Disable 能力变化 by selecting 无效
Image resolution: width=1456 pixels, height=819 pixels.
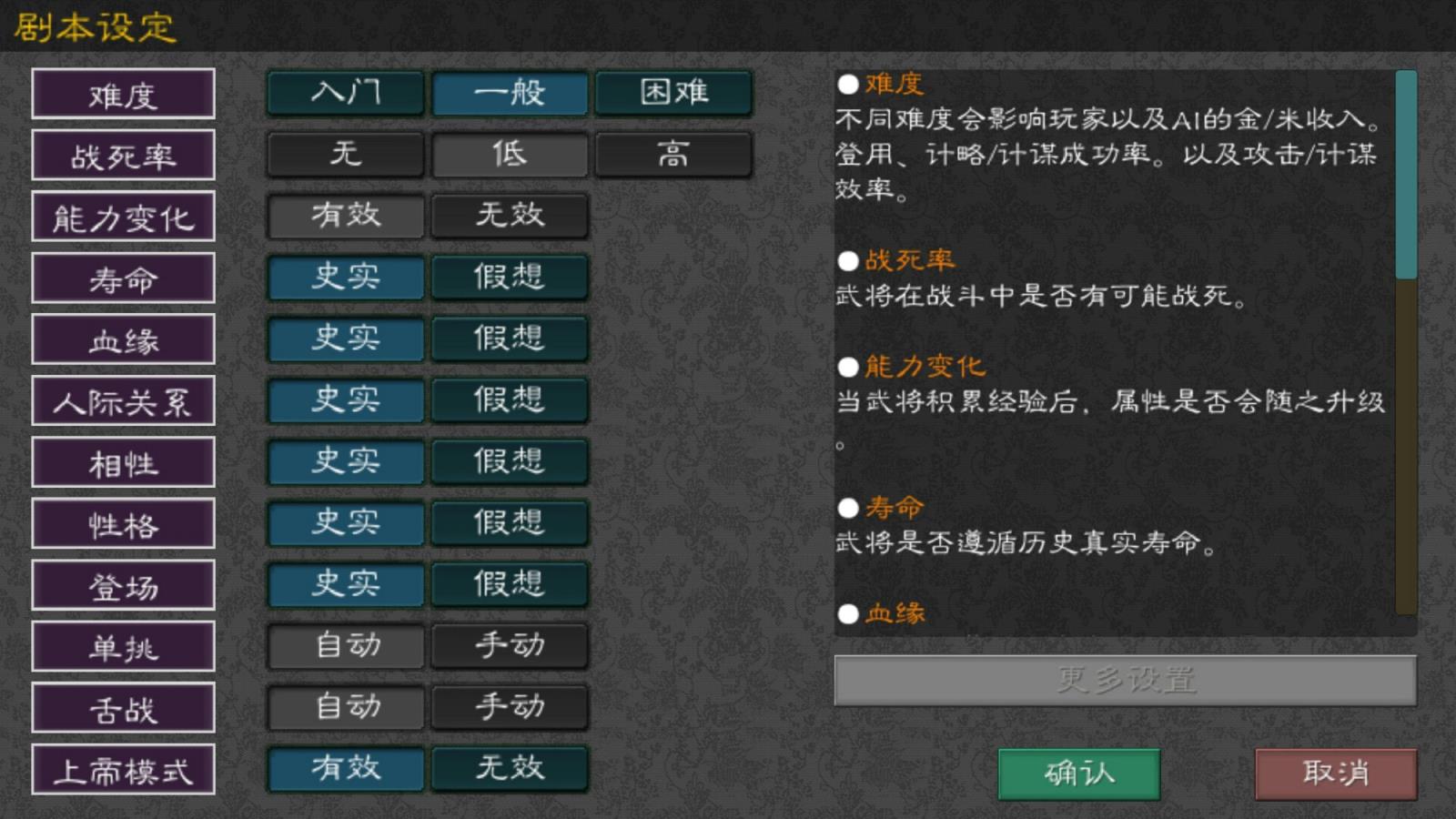pyautogui.click(x=510, y=216)
